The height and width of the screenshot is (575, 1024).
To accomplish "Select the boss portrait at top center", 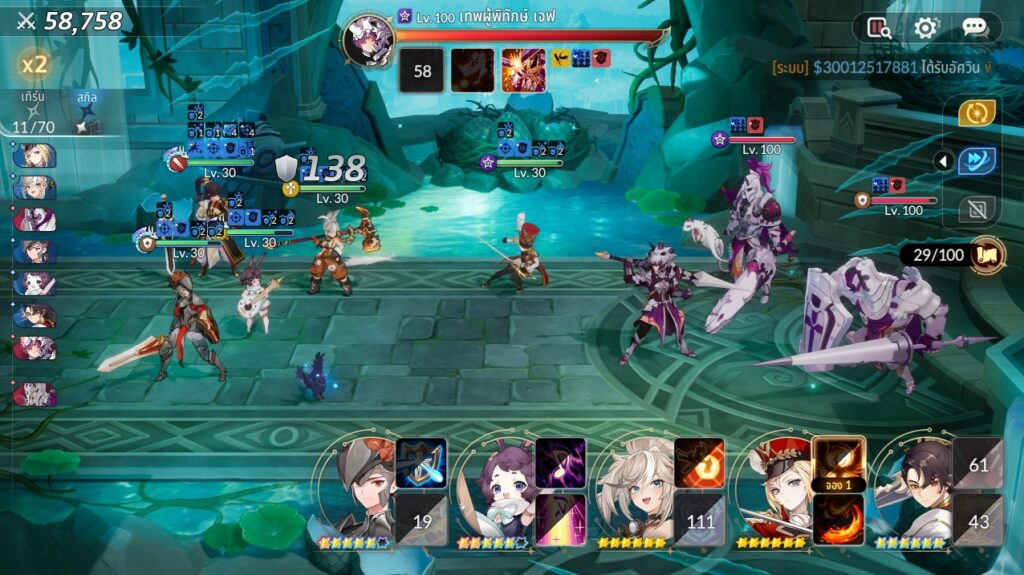I will (x=367, y=41).
